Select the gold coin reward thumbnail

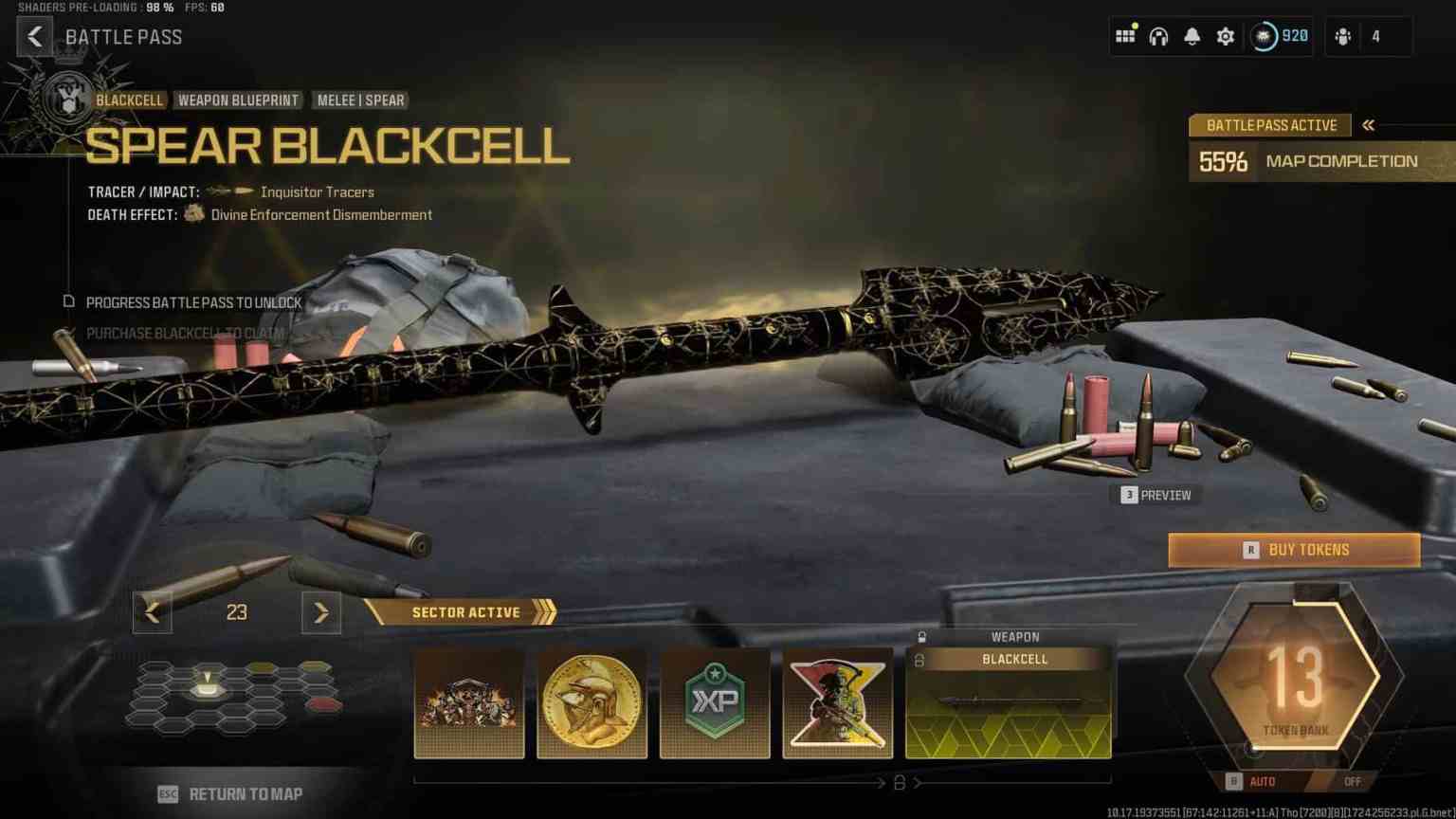point(591,702)
